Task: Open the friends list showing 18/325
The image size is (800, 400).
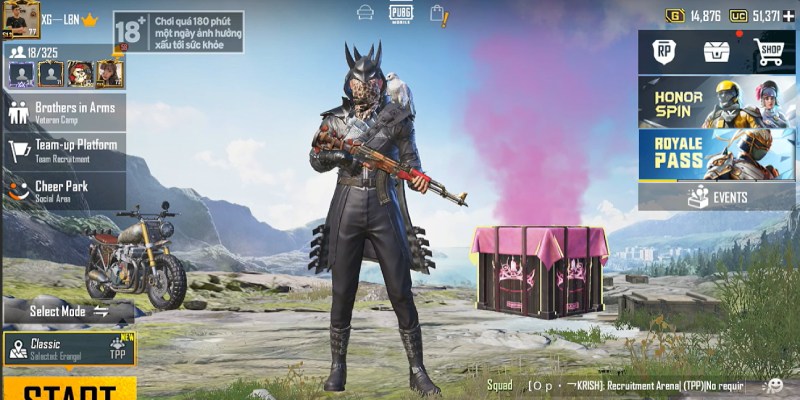Action: point(34,52)
